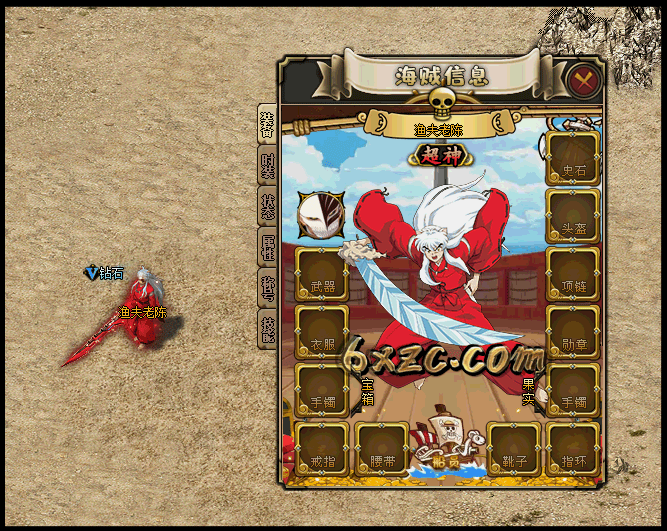Select the 靴子 boots slot
The image size is (667, 531).
(514, 449)
